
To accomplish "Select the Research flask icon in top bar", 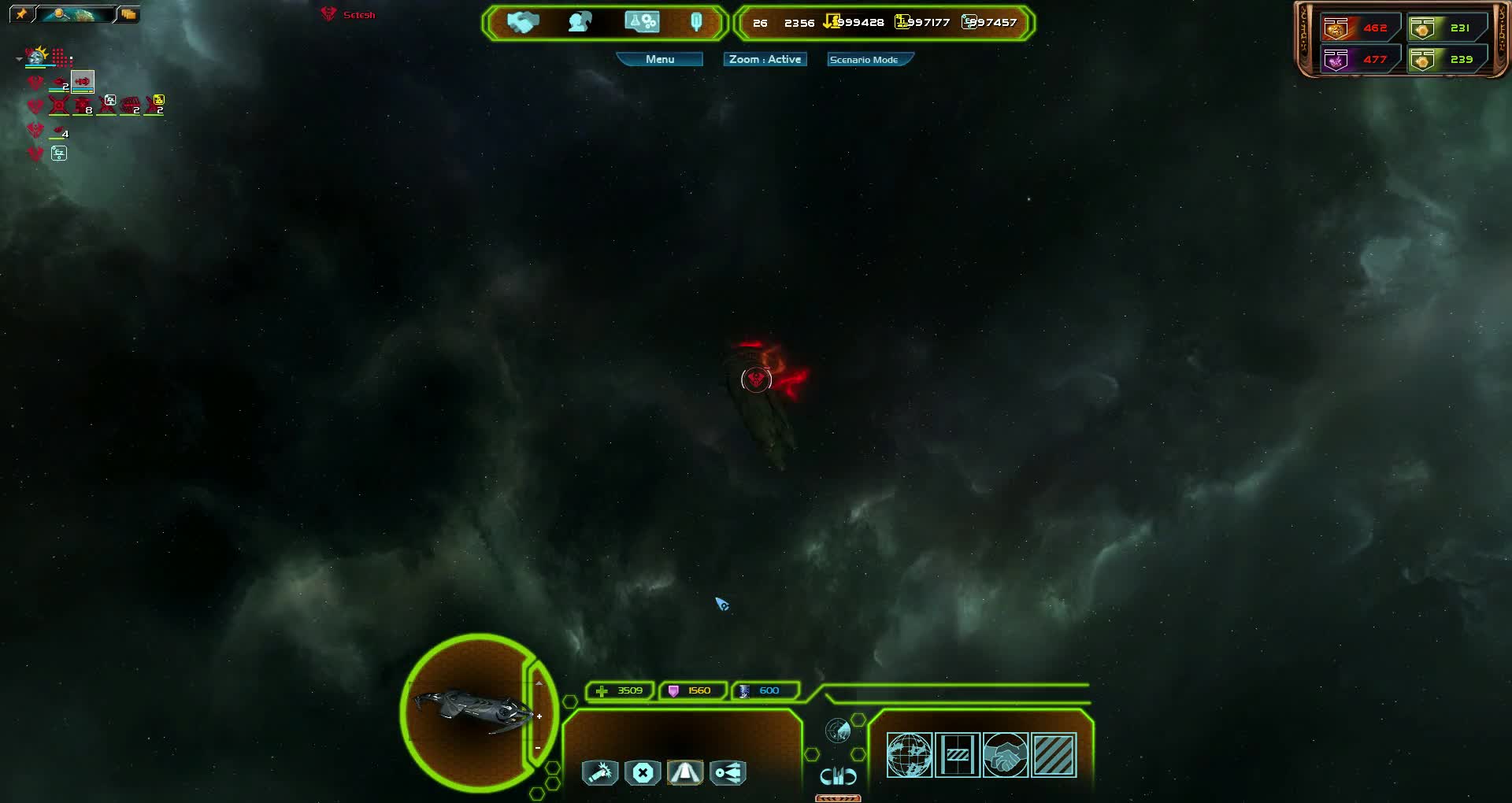I will [641, 21].
